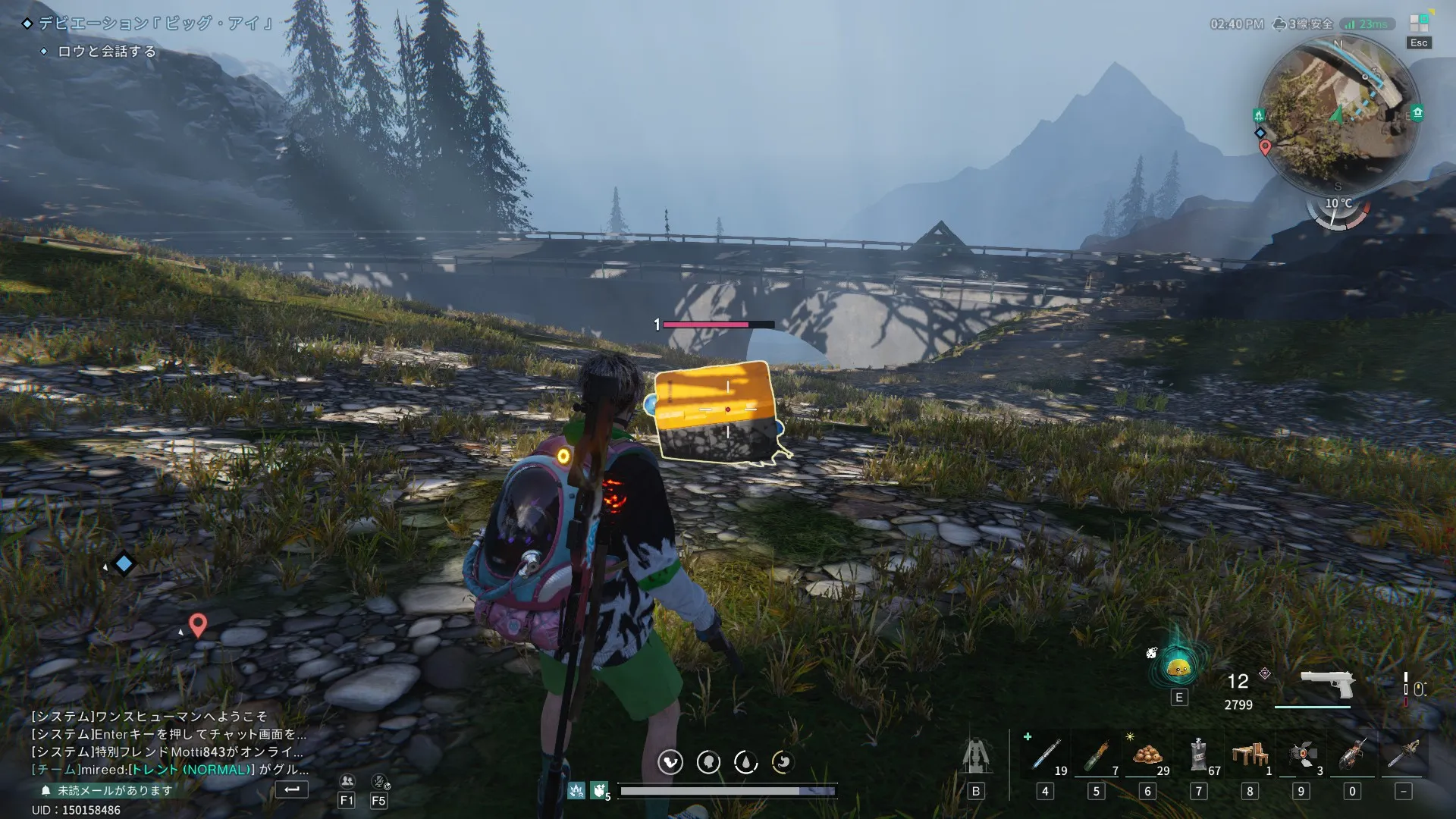Open the build mode structure icon
This screenshot has width=1456, height=819.
(x=976, y=756)
